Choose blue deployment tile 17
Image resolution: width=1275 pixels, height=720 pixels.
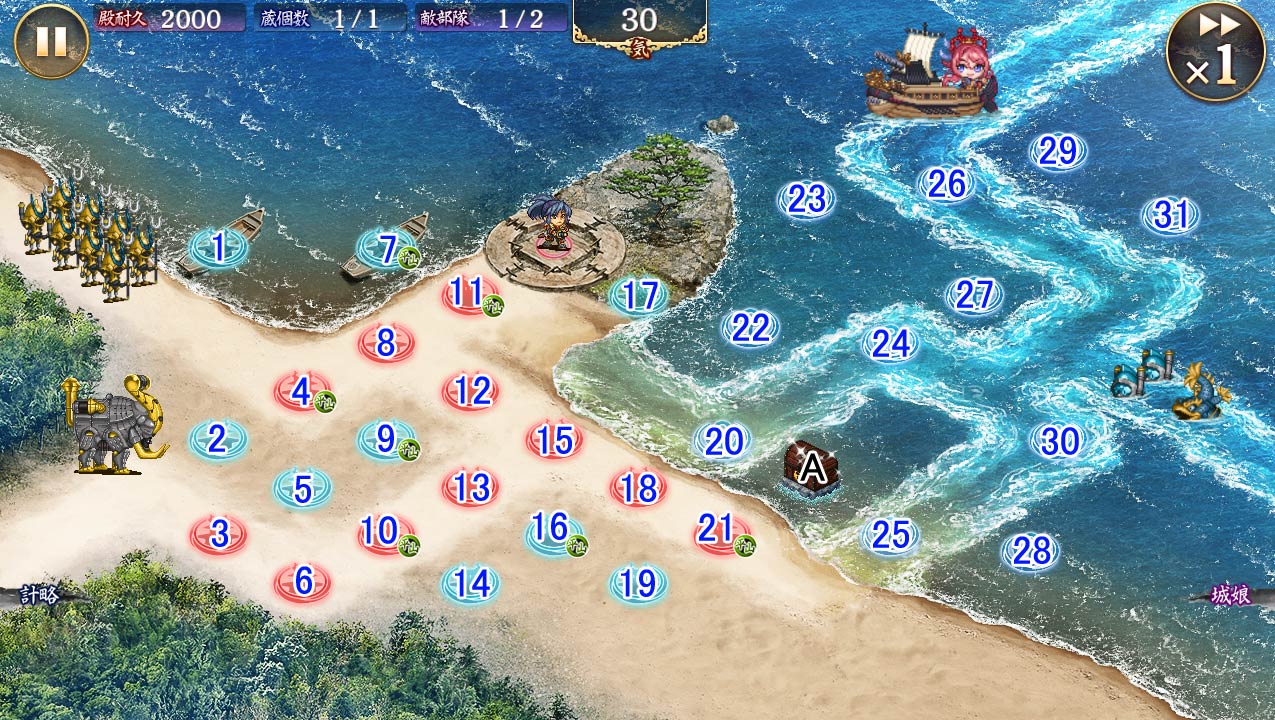tap(639, 296)
